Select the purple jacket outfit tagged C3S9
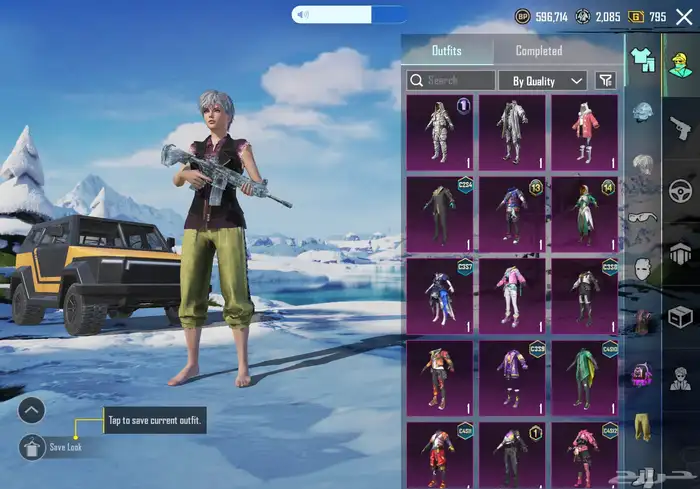700x489 pixels. tap(512, 377)
